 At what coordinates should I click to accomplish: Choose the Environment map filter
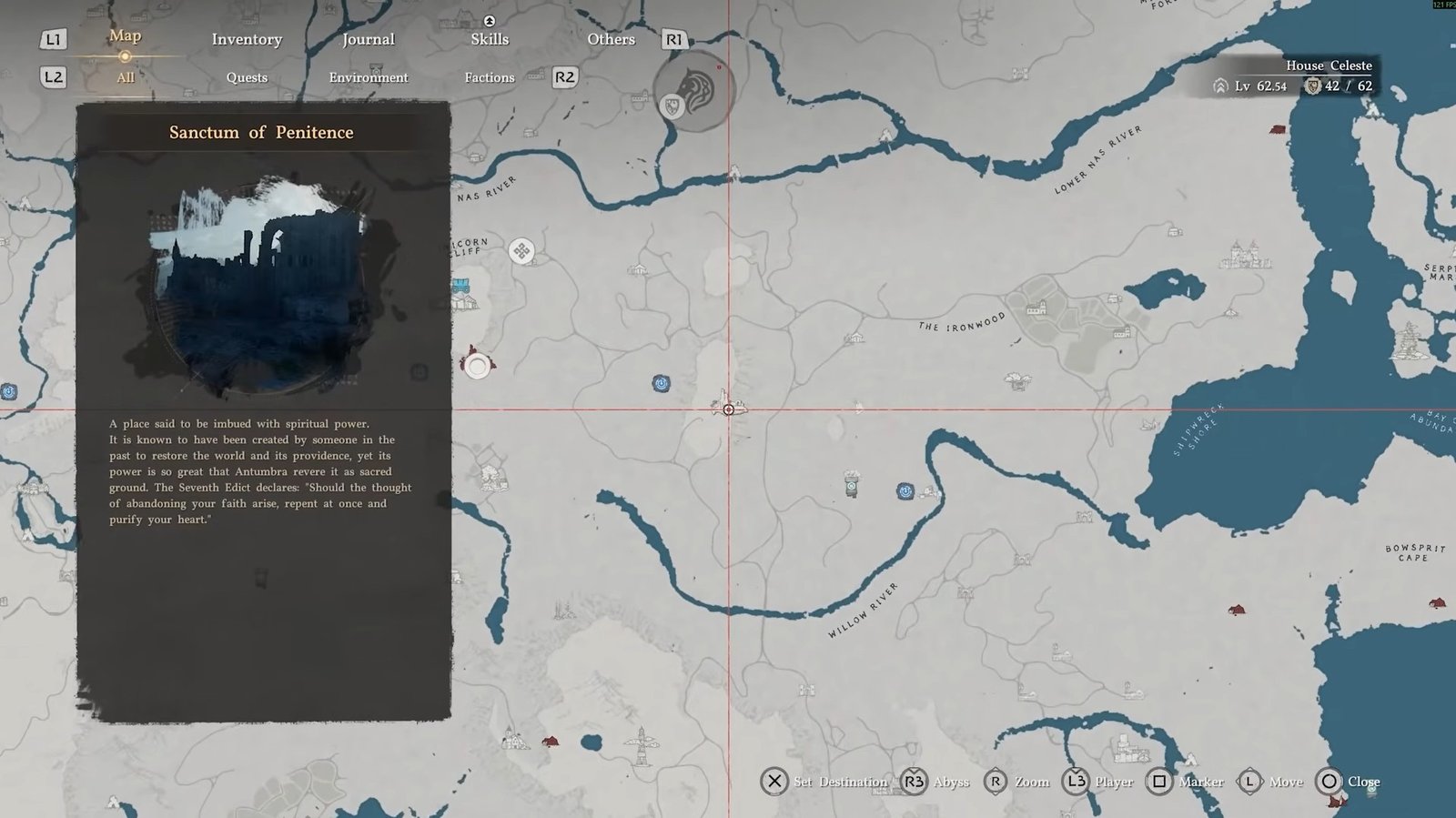(x=368, y=77)
